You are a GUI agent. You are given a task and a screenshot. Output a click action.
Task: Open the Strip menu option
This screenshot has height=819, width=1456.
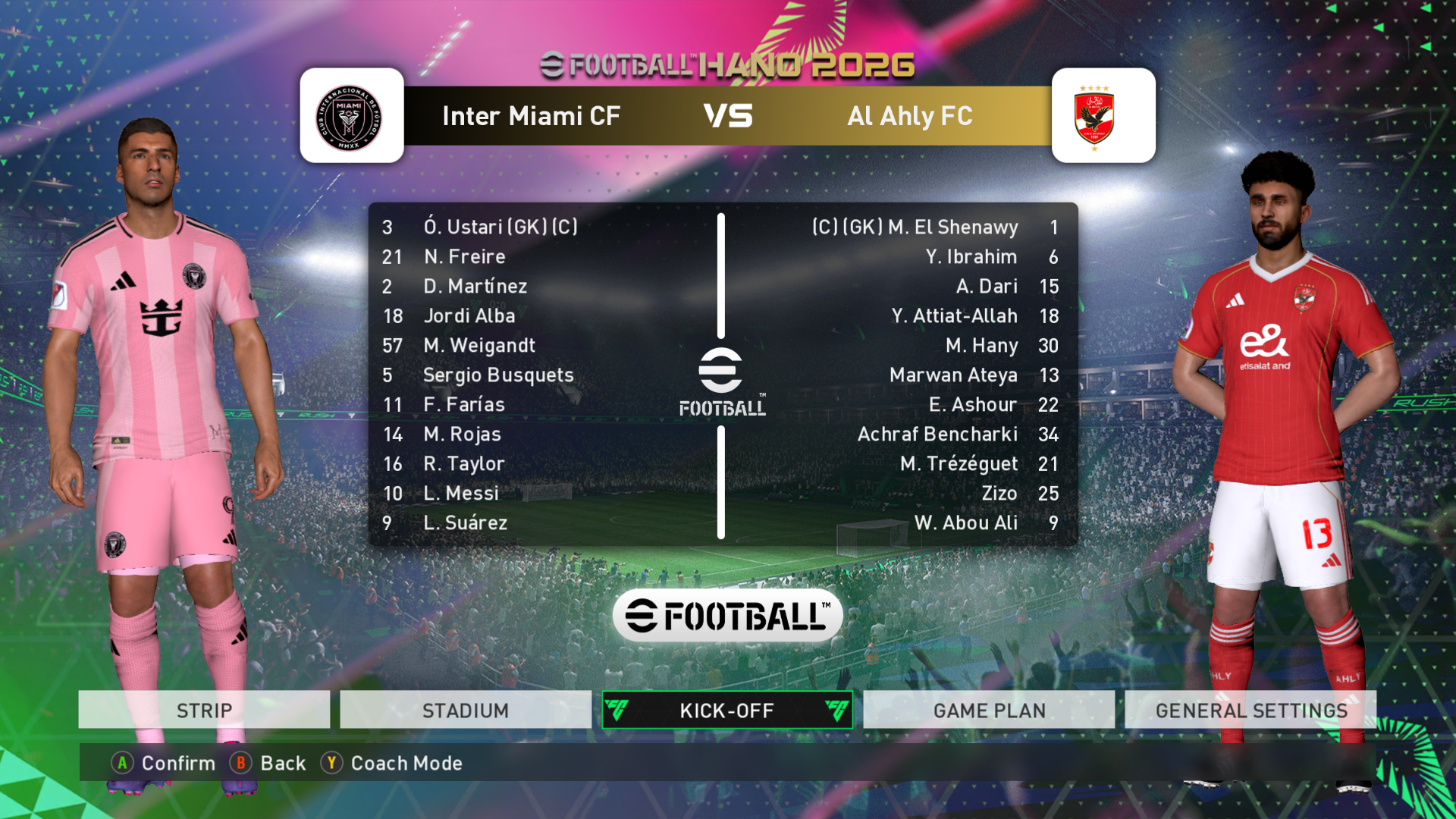(x=204, y=710)
